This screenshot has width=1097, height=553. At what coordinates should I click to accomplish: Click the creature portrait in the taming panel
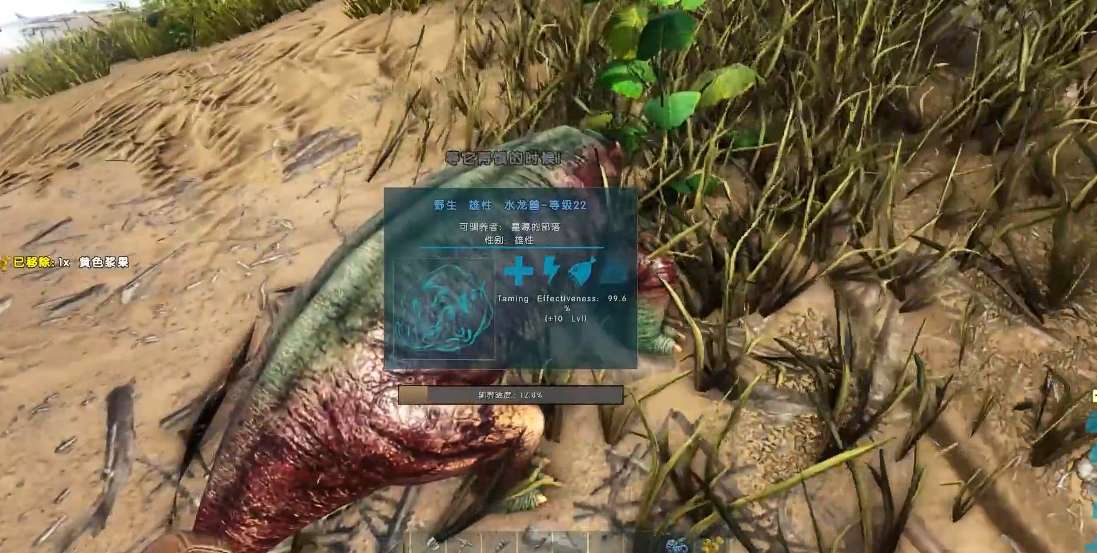(444, 309)
